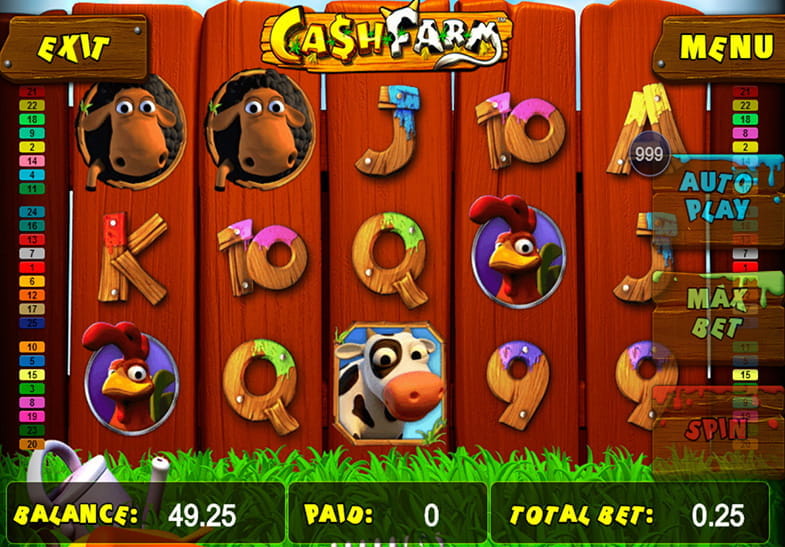Turn on AUTO PLAY
The image size is (785, 547).
[715, 196]
